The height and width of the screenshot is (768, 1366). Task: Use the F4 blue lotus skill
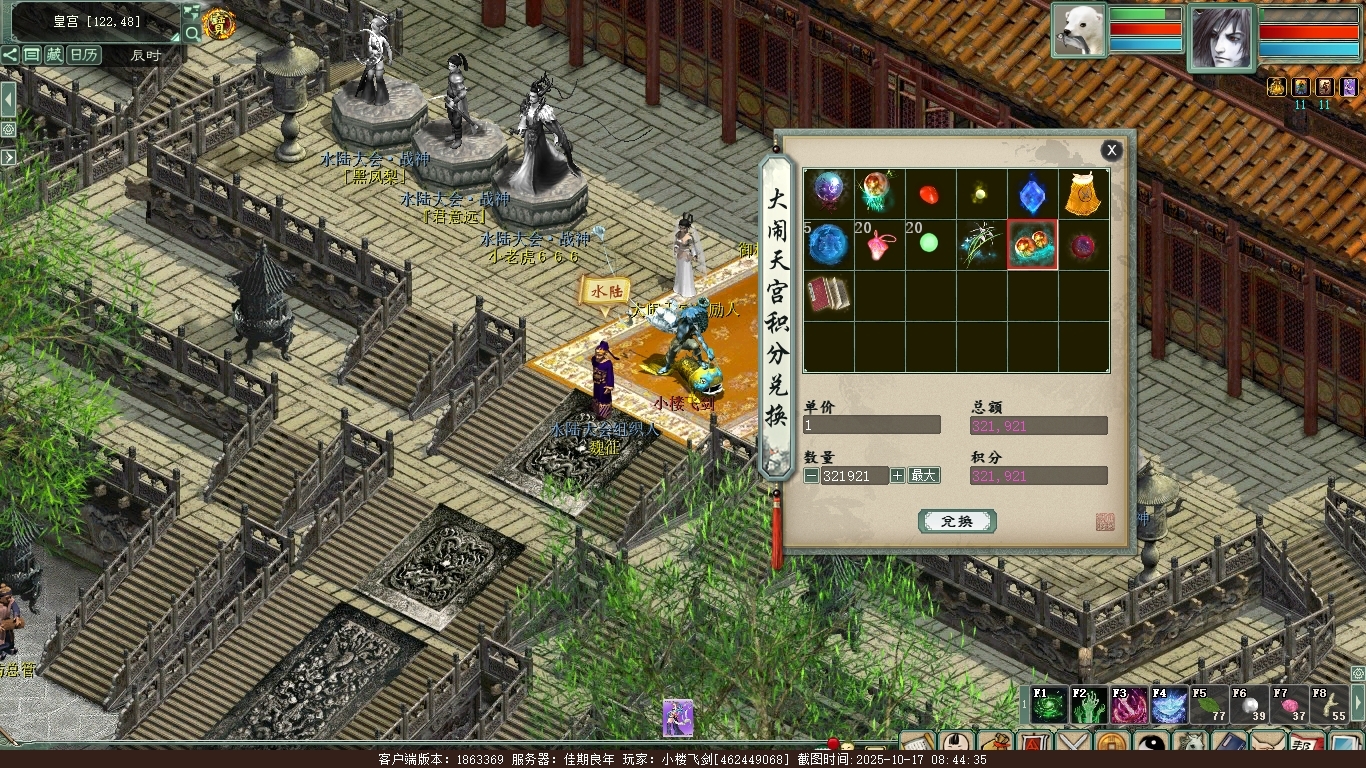pos(1168,706)
